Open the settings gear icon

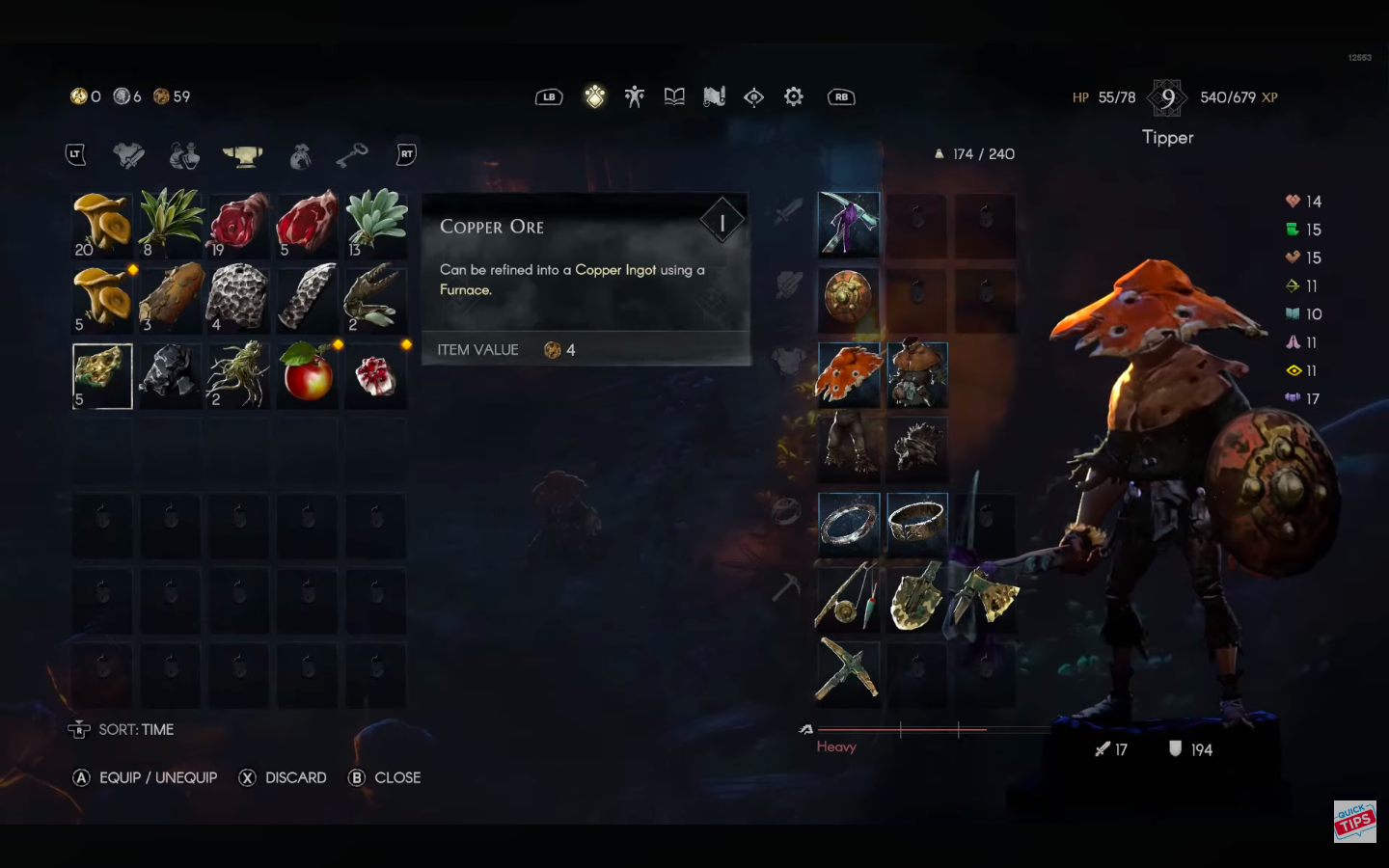point(793,95)
